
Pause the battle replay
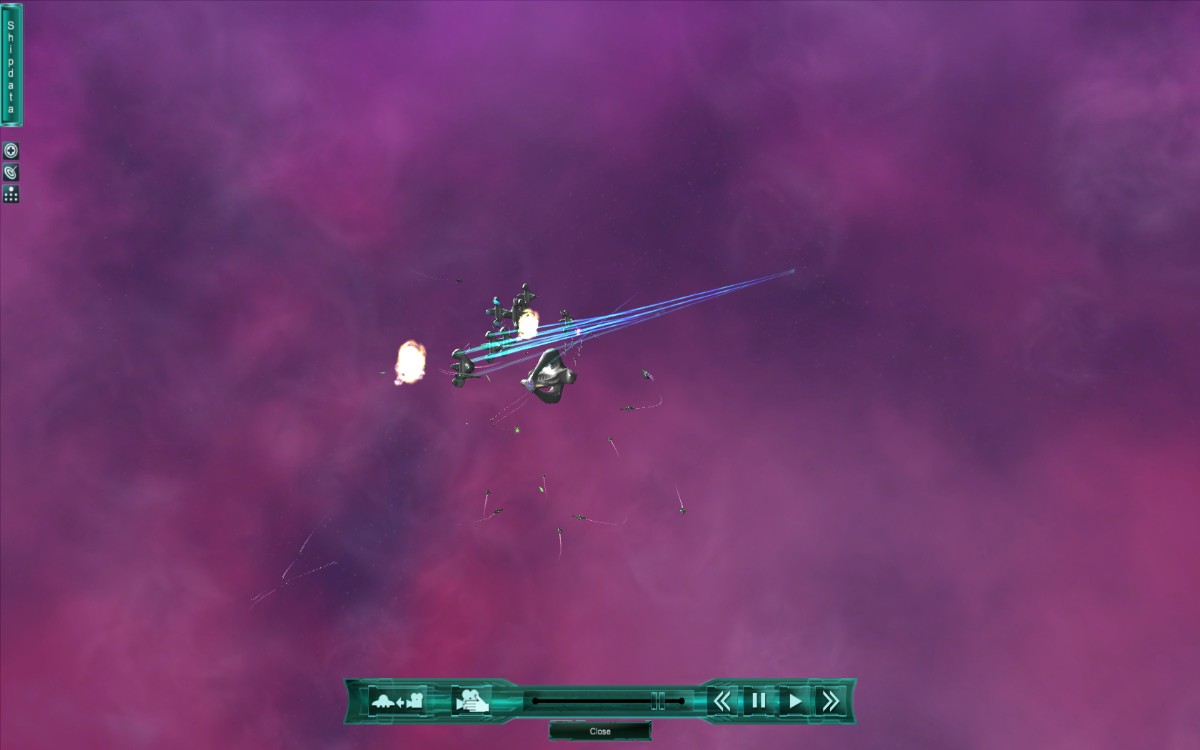[x=758, y=701]
